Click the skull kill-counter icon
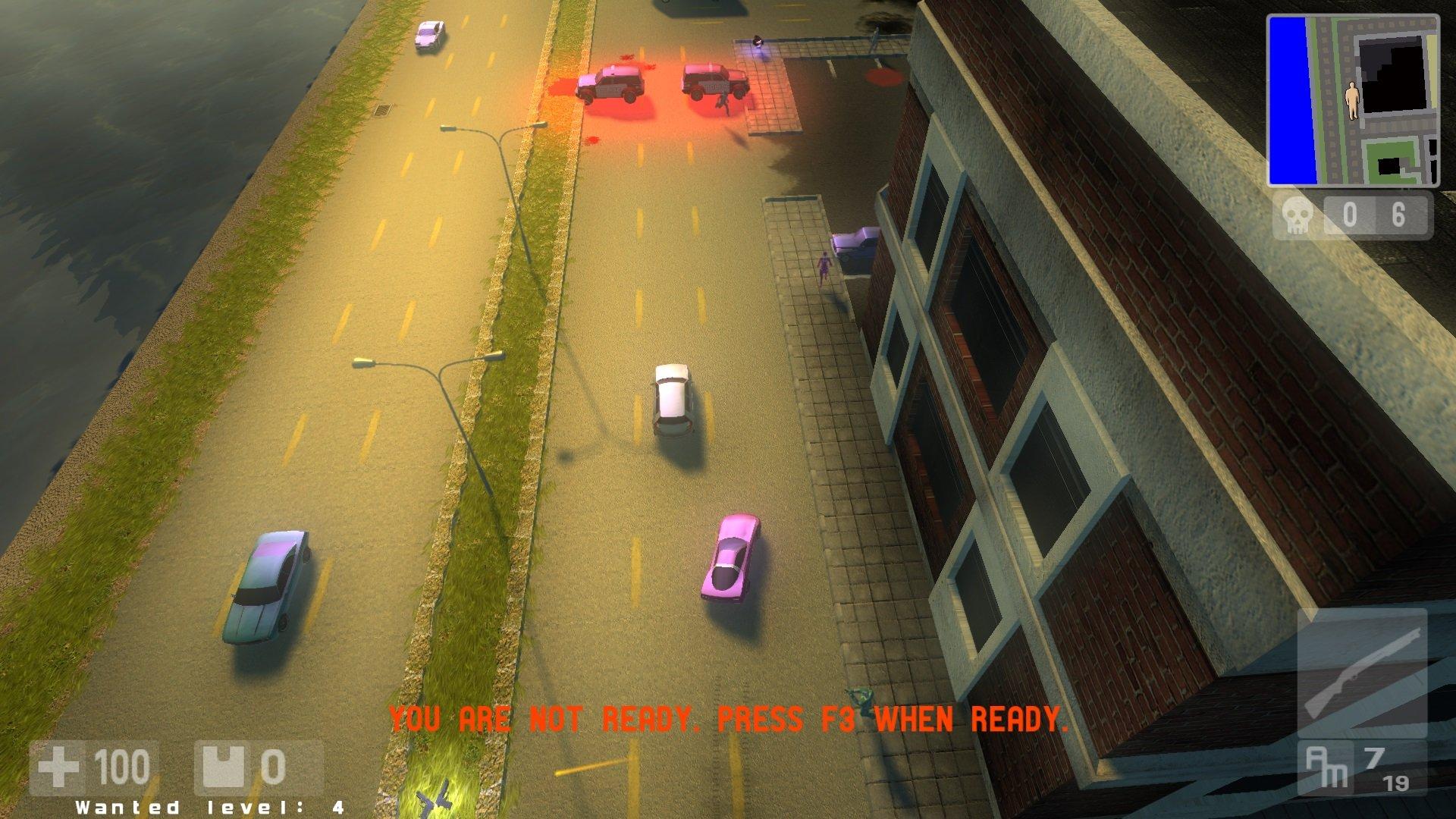The width and height of the screenshot is (1456, 819). point(1297,215)
